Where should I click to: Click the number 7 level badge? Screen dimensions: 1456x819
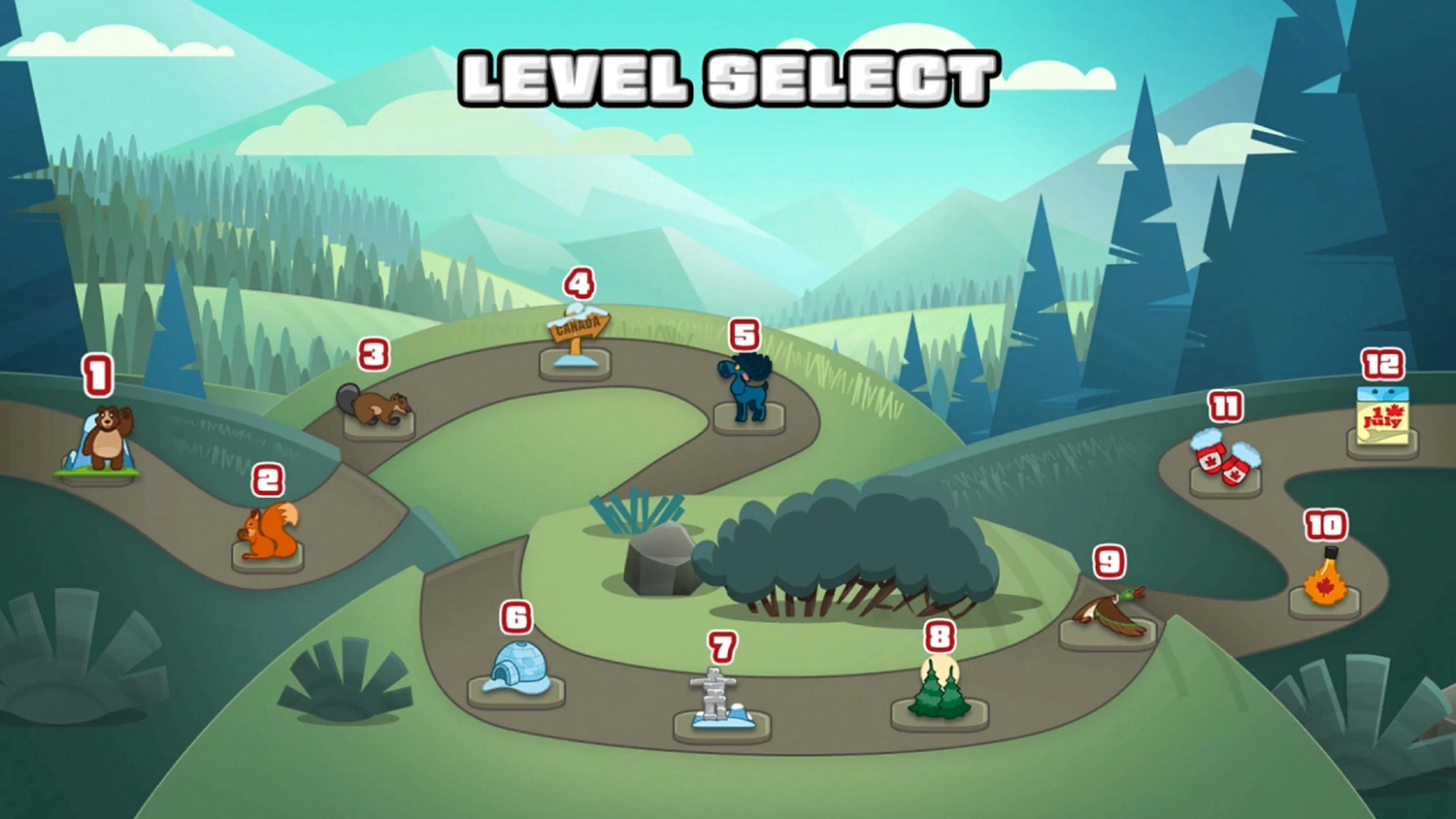coord(721,644)
